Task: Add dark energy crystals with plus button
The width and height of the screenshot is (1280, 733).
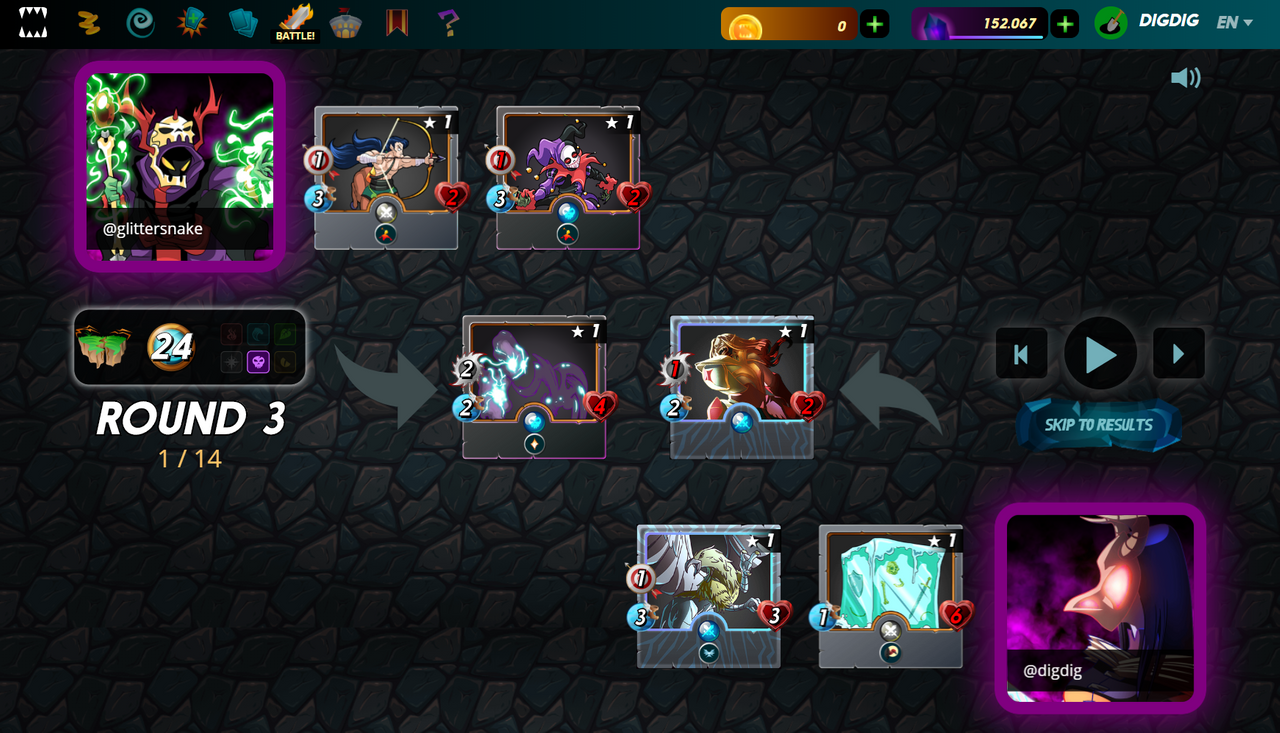Action: pyautogui.click(x=1065, y=24)
